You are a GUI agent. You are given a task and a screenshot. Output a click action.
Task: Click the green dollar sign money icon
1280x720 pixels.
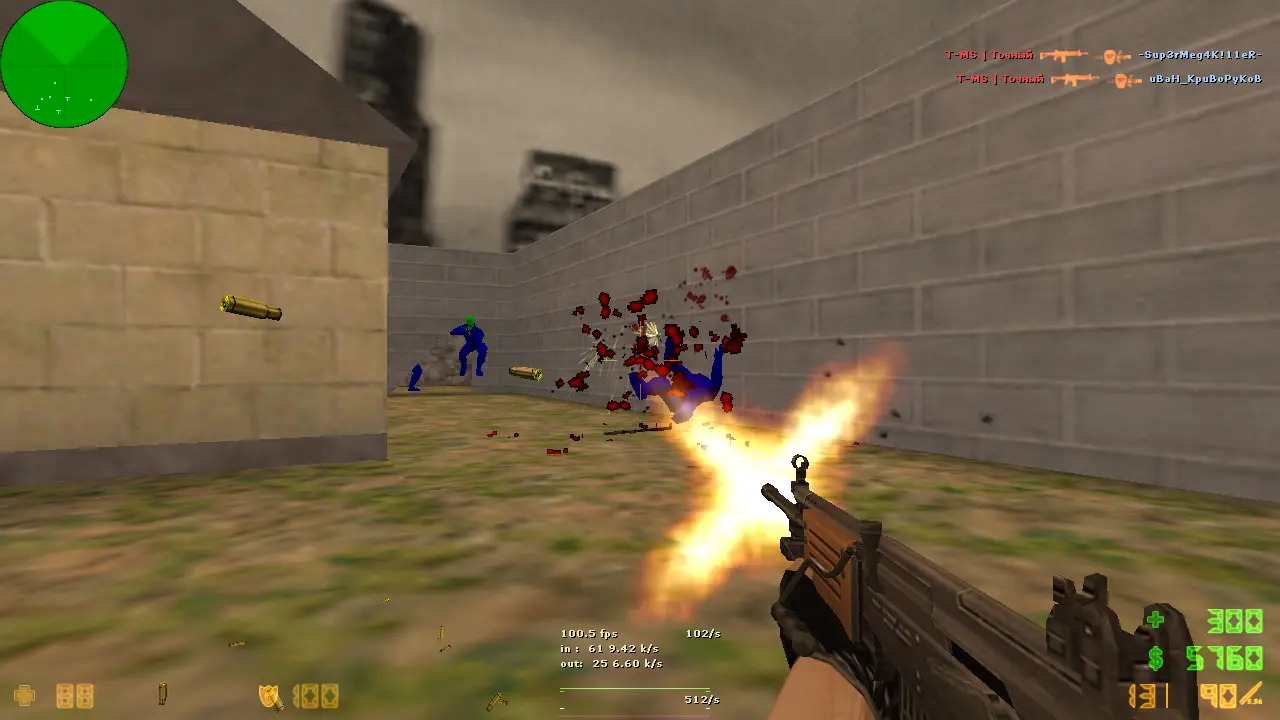coord(1156,658)
